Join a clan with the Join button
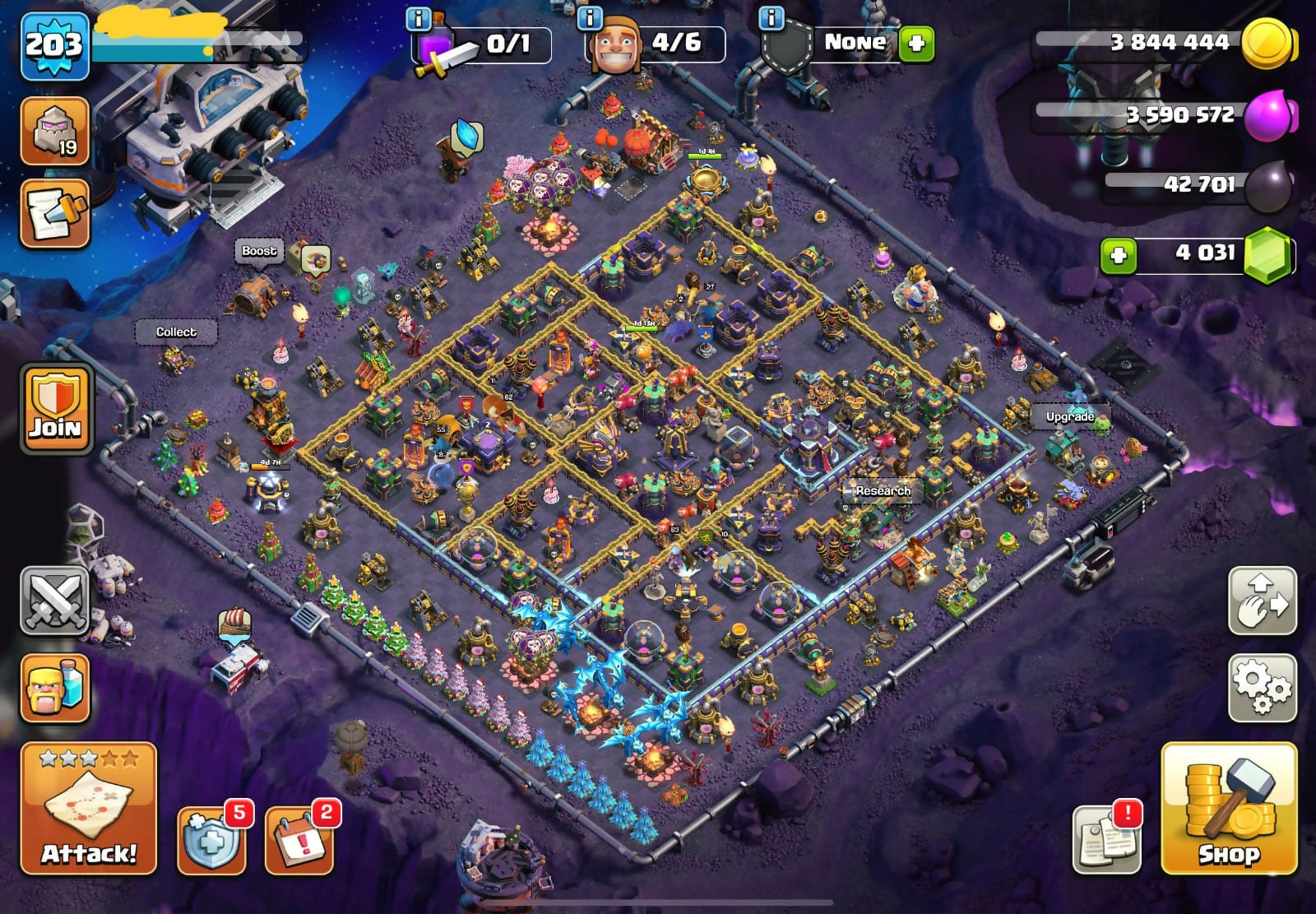 coord(56,408)
